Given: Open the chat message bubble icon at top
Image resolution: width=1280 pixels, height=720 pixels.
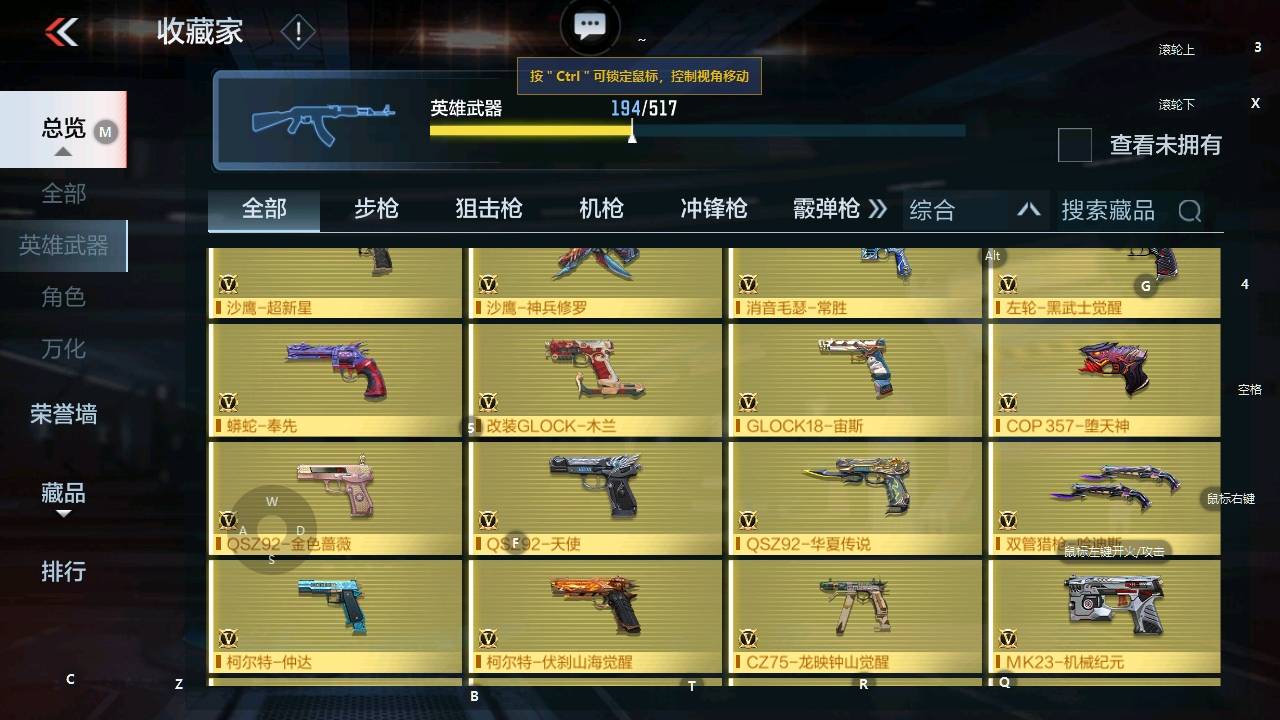Looking at the screenshot, I should 590,25.
